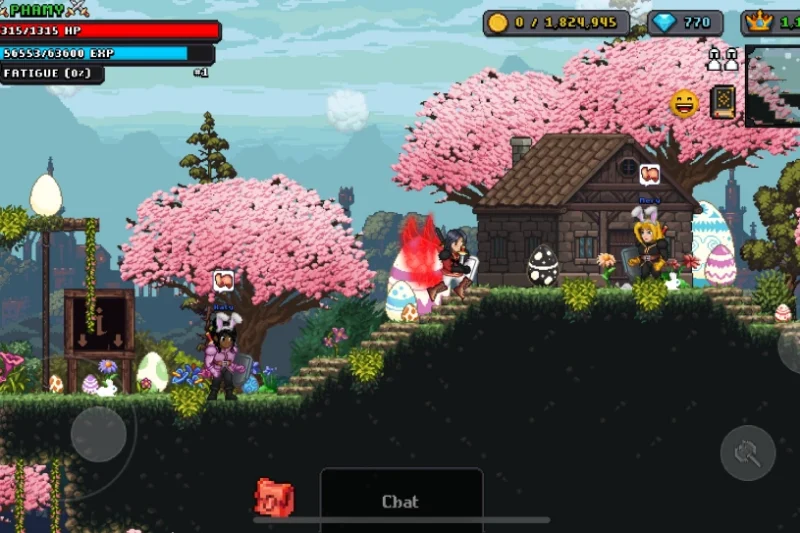Tap the crown currency counter
The height and width of the screenshot is (533, 800).
770,23
